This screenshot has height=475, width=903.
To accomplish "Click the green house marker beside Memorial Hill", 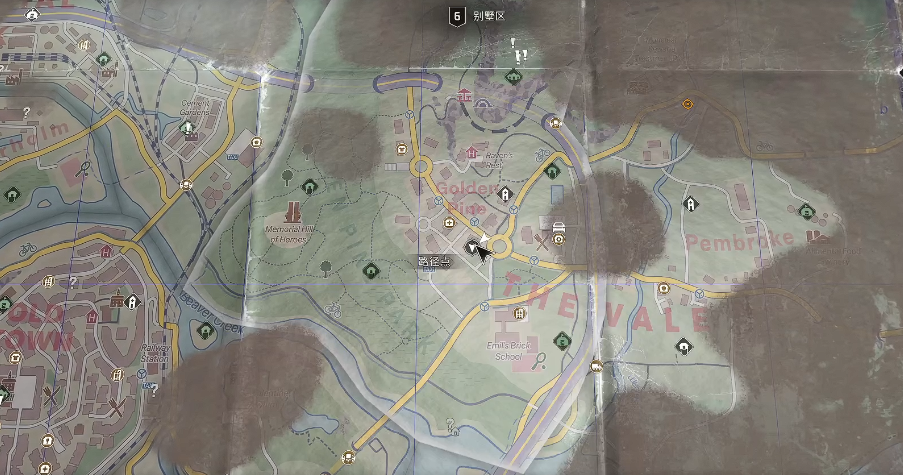I will point(309,185).
